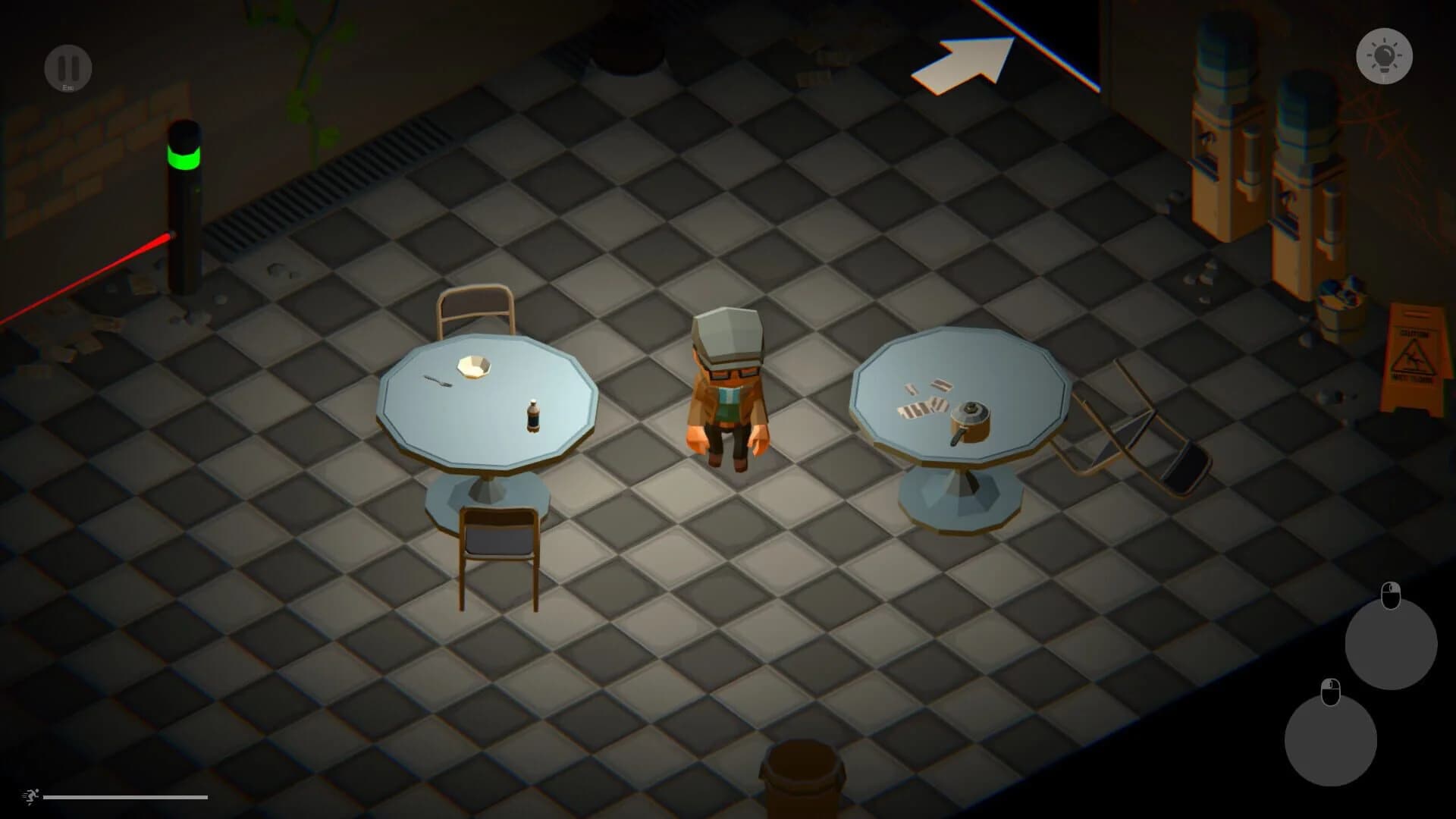Viewport: 1456px width, 819px height.
Task: Select the lightbulb hint icon
Action: coord(1385,57)
